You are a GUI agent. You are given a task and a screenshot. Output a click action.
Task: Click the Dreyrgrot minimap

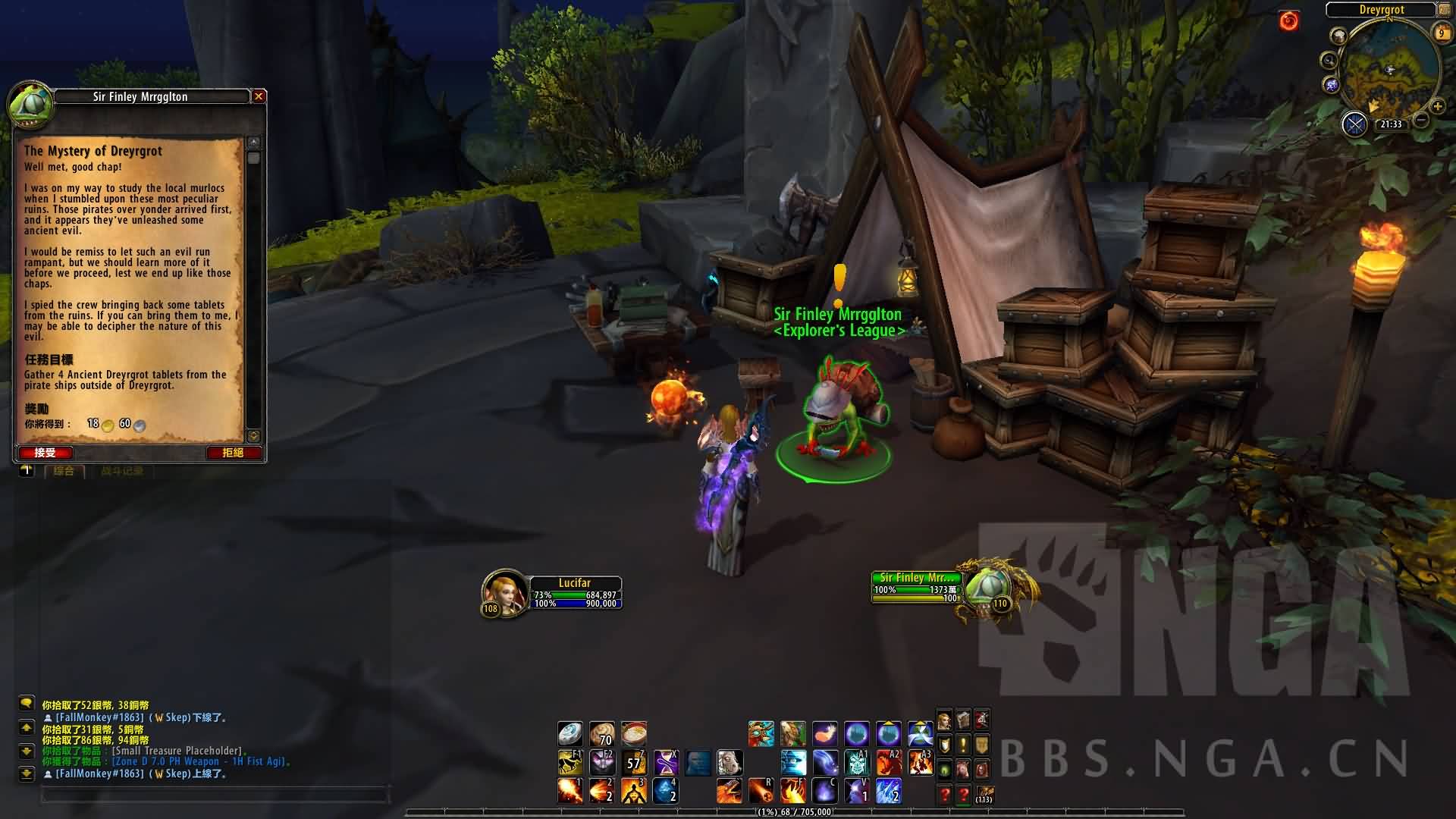[1389, 72]
